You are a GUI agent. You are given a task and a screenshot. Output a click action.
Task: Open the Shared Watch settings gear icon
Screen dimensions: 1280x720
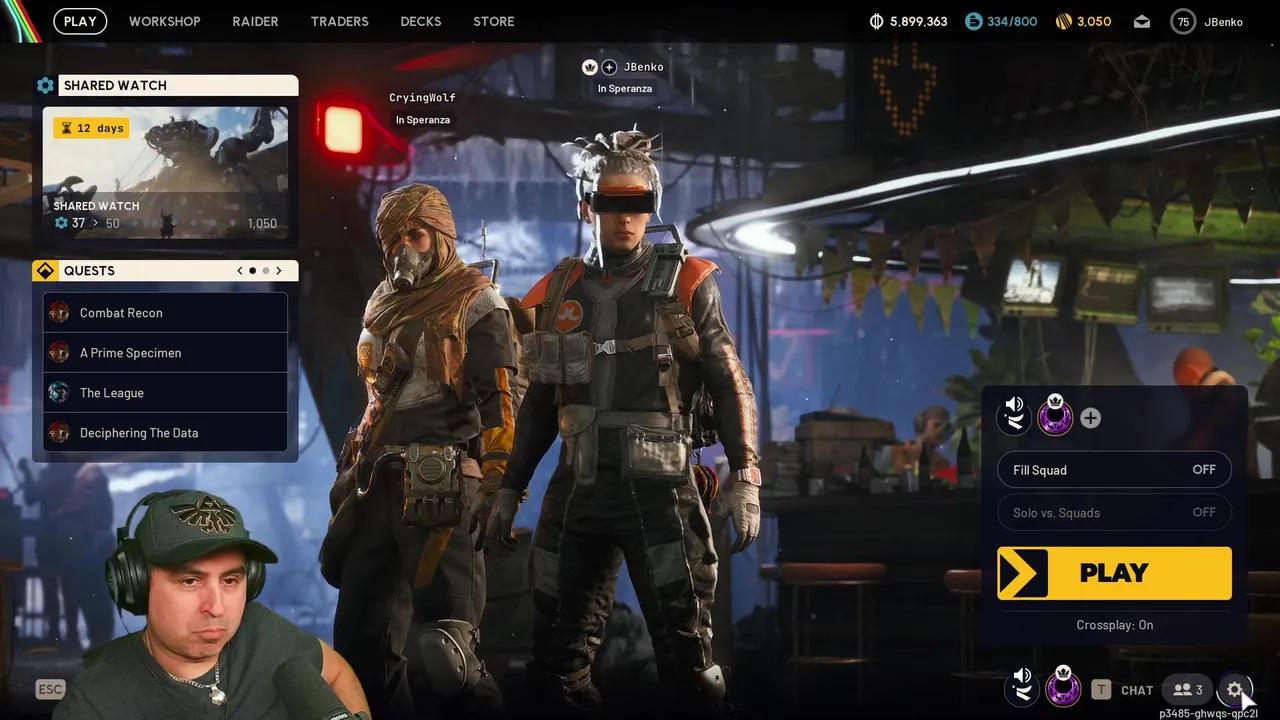click(x=45, y=85)
